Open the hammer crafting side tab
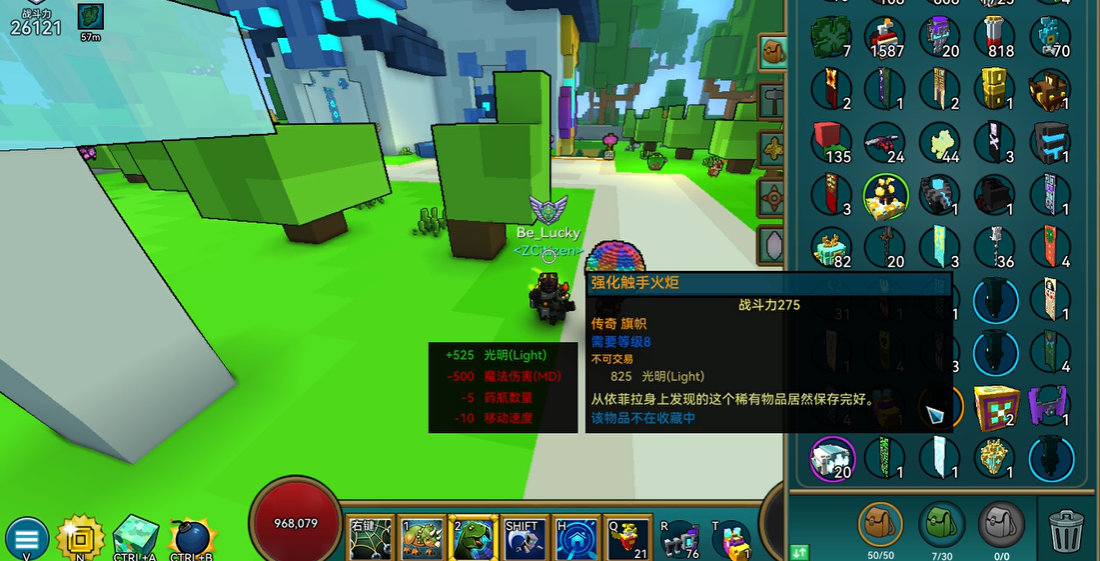Viewport: 1100px width, 561px height. click(x=773, y=100)
